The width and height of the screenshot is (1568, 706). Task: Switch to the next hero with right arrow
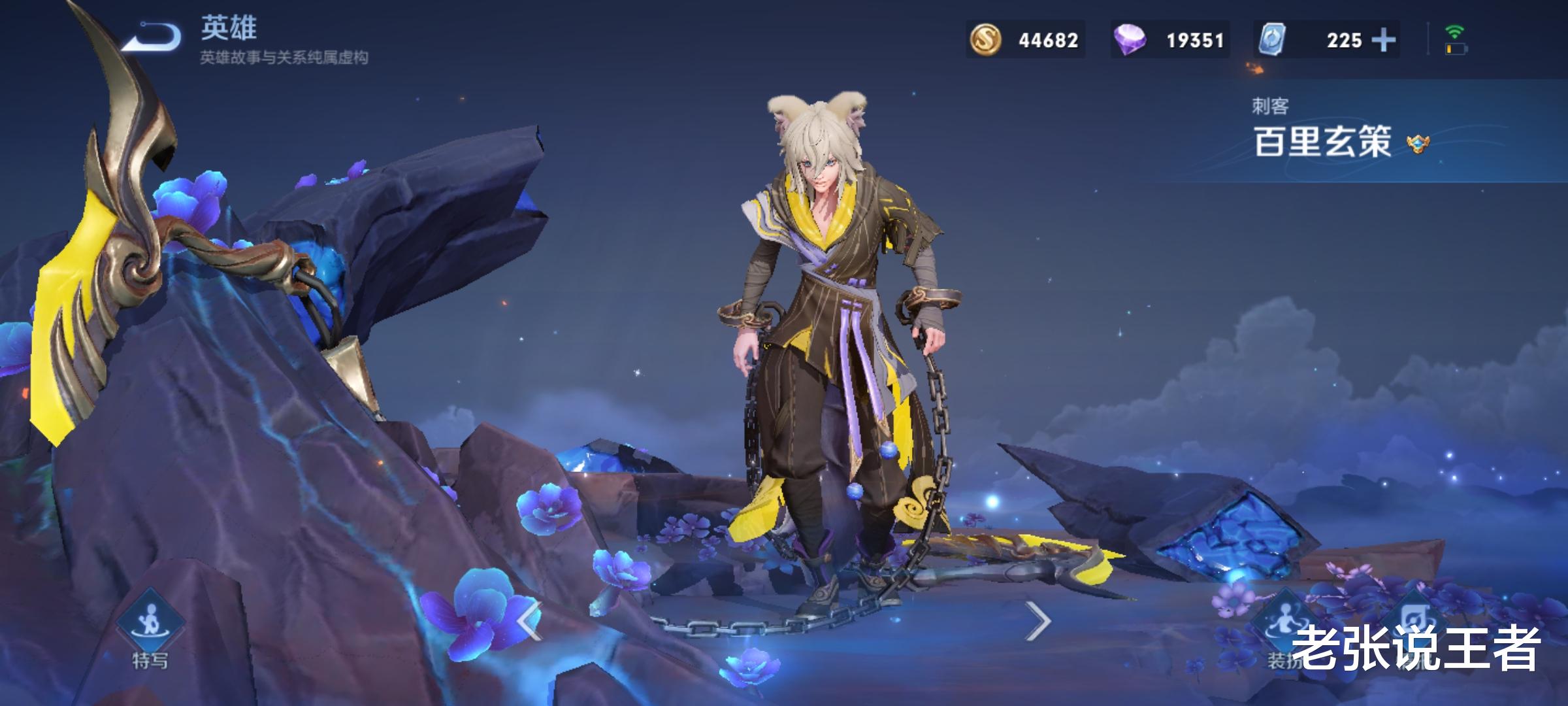1037,620
